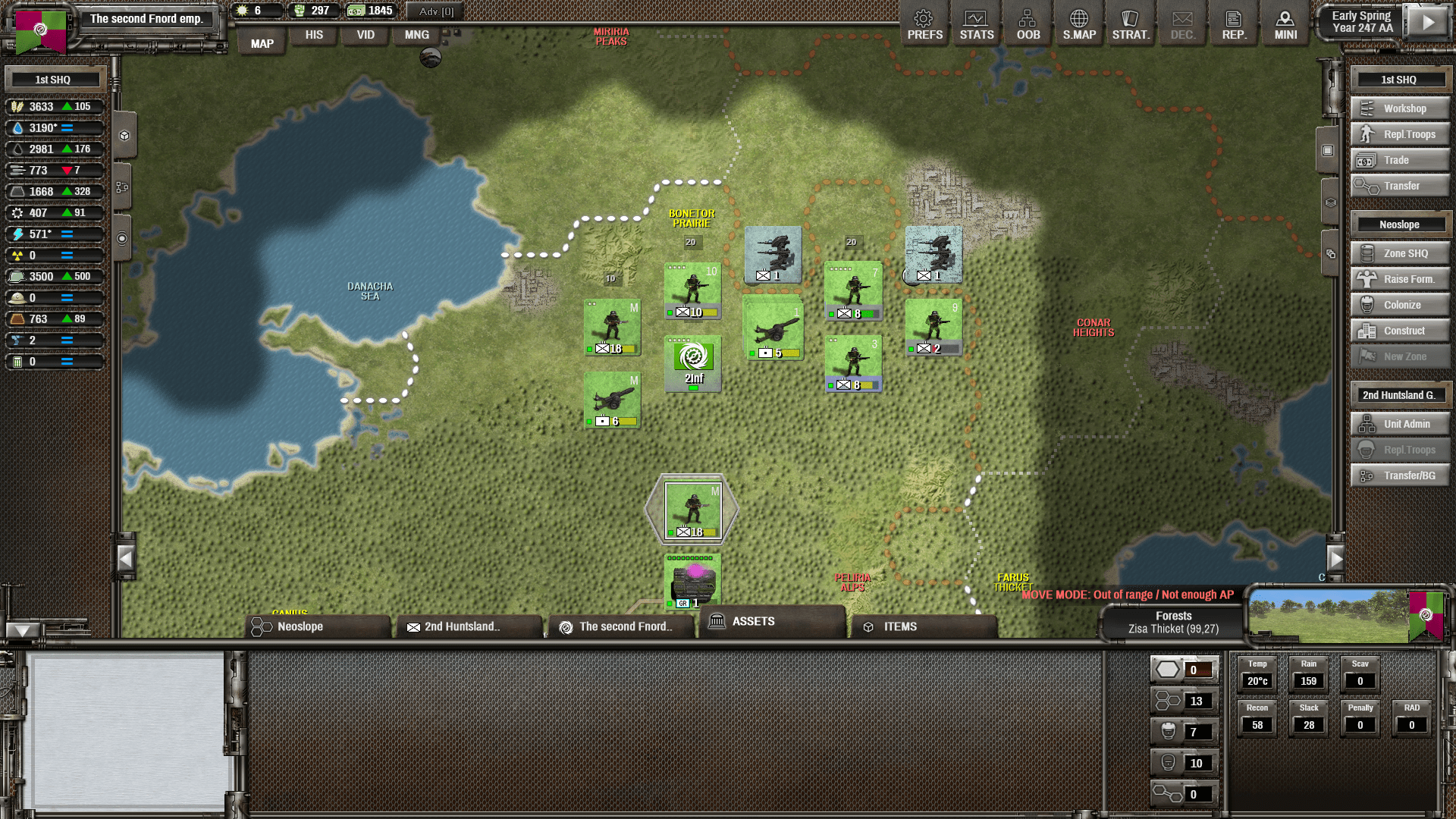Click the Raise Form. button
Viewport: 1456px width, 819px height.
click(x=1400, y=279)
